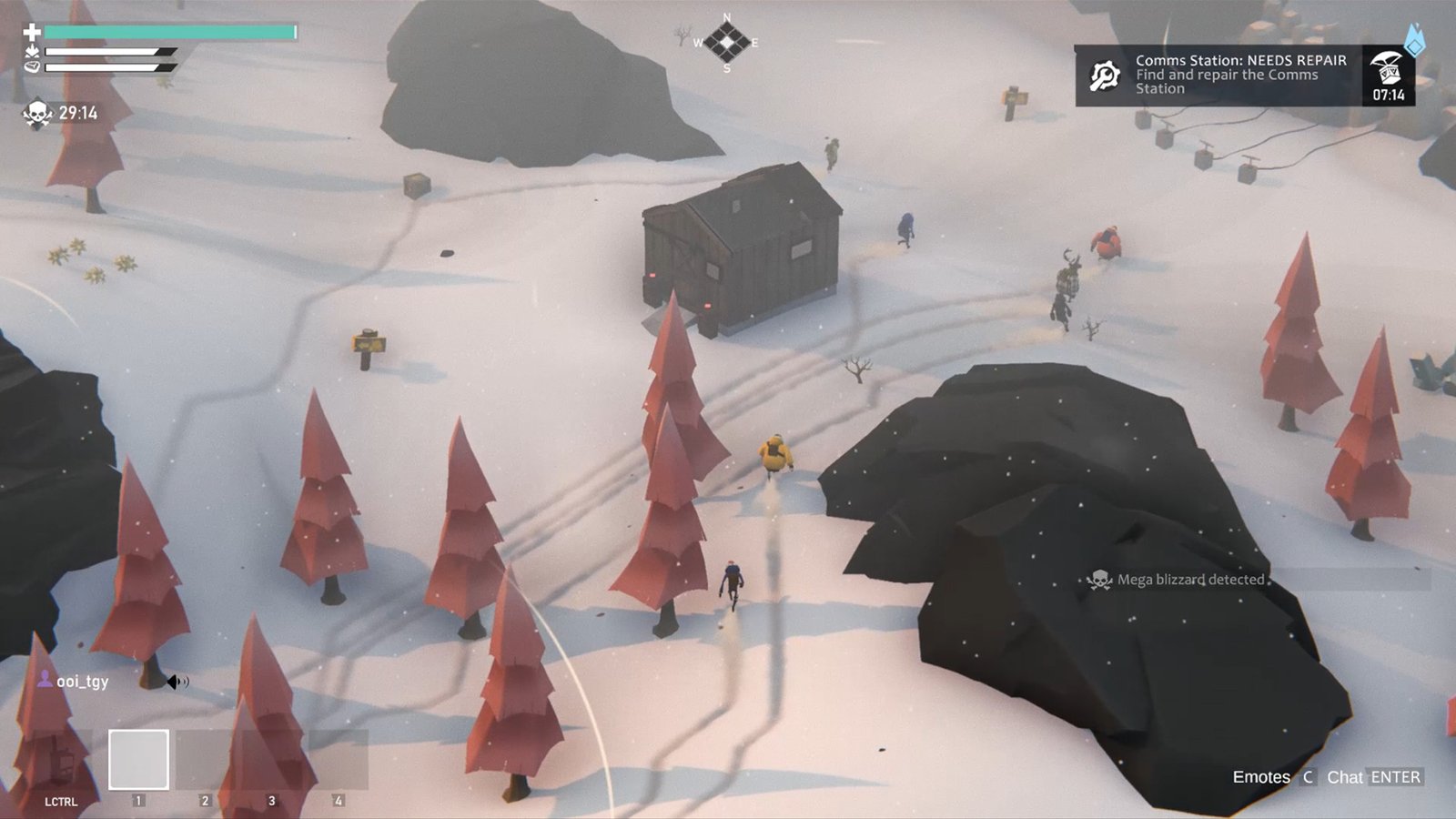Click the player name ooi_tgy
Image resolution: width=1456 pixels, height=819 pixels.
click(x=82, y=682)
